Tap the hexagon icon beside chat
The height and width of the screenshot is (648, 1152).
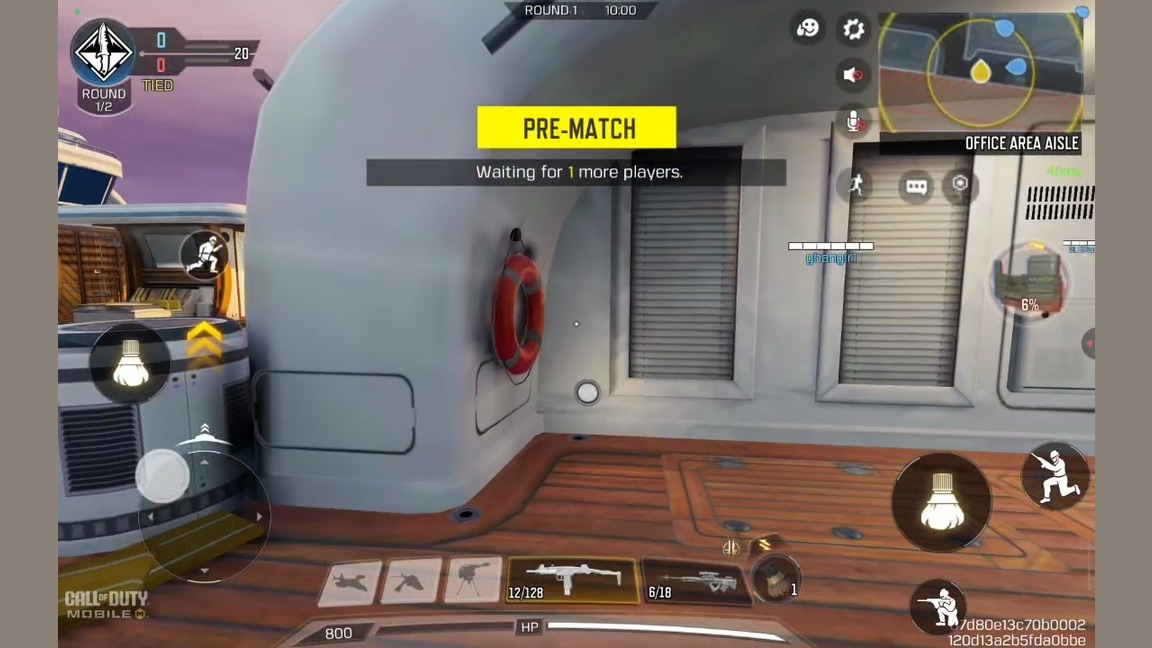coord(960,184)
